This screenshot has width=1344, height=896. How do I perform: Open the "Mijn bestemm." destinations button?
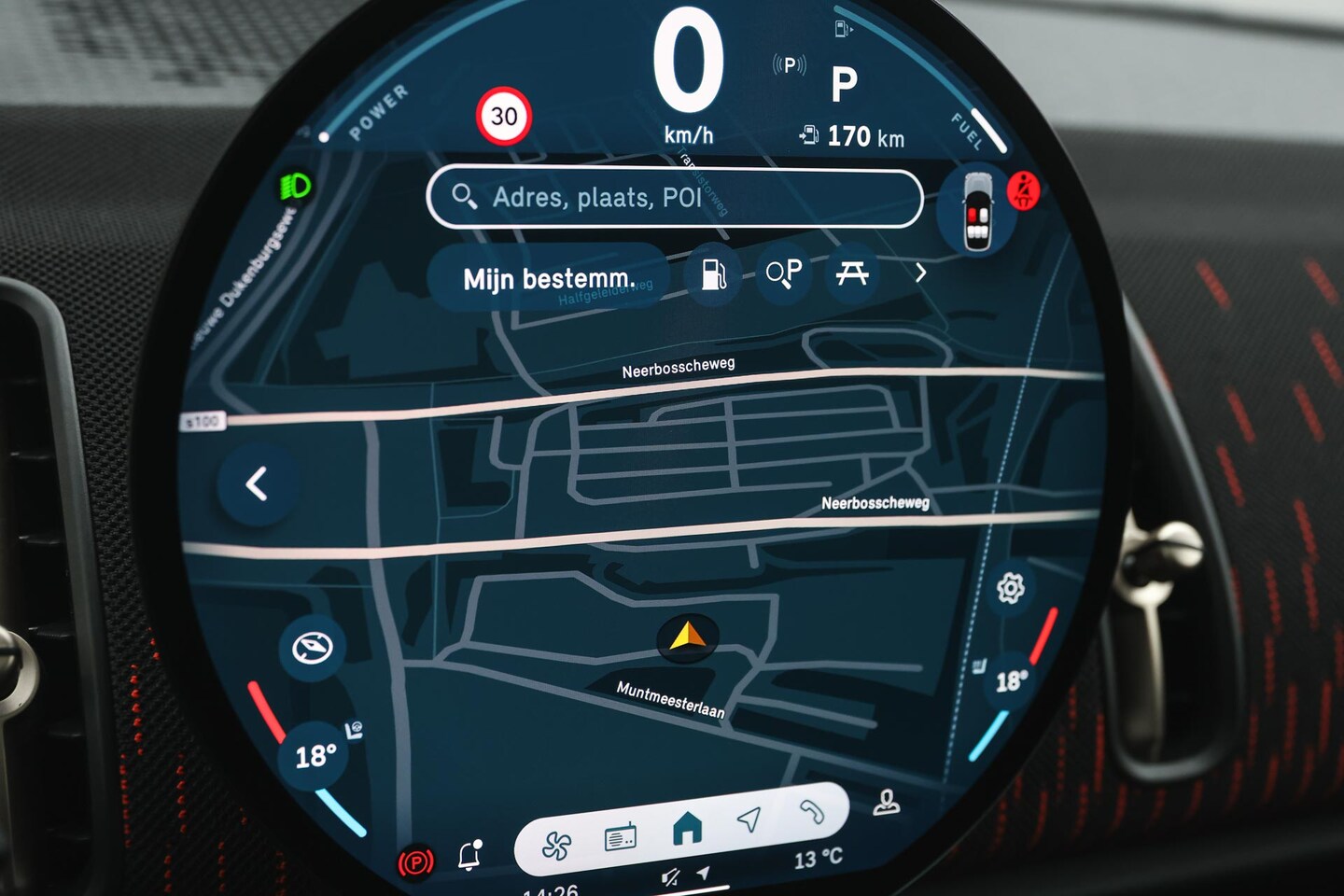[x=549, y=278]
